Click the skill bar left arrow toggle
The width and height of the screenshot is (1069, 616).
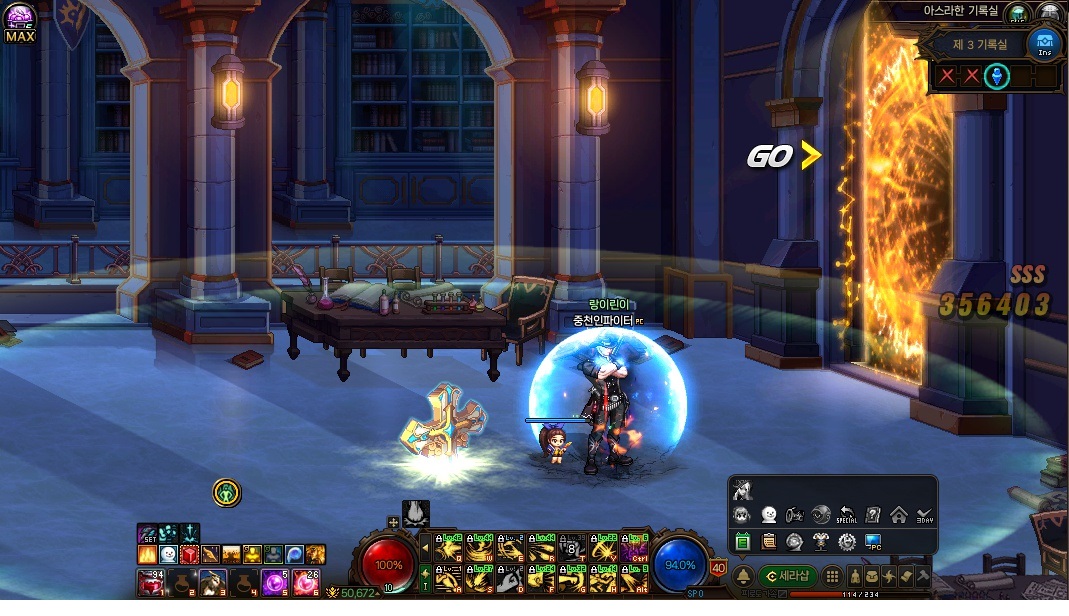click(x=425, y=548)
